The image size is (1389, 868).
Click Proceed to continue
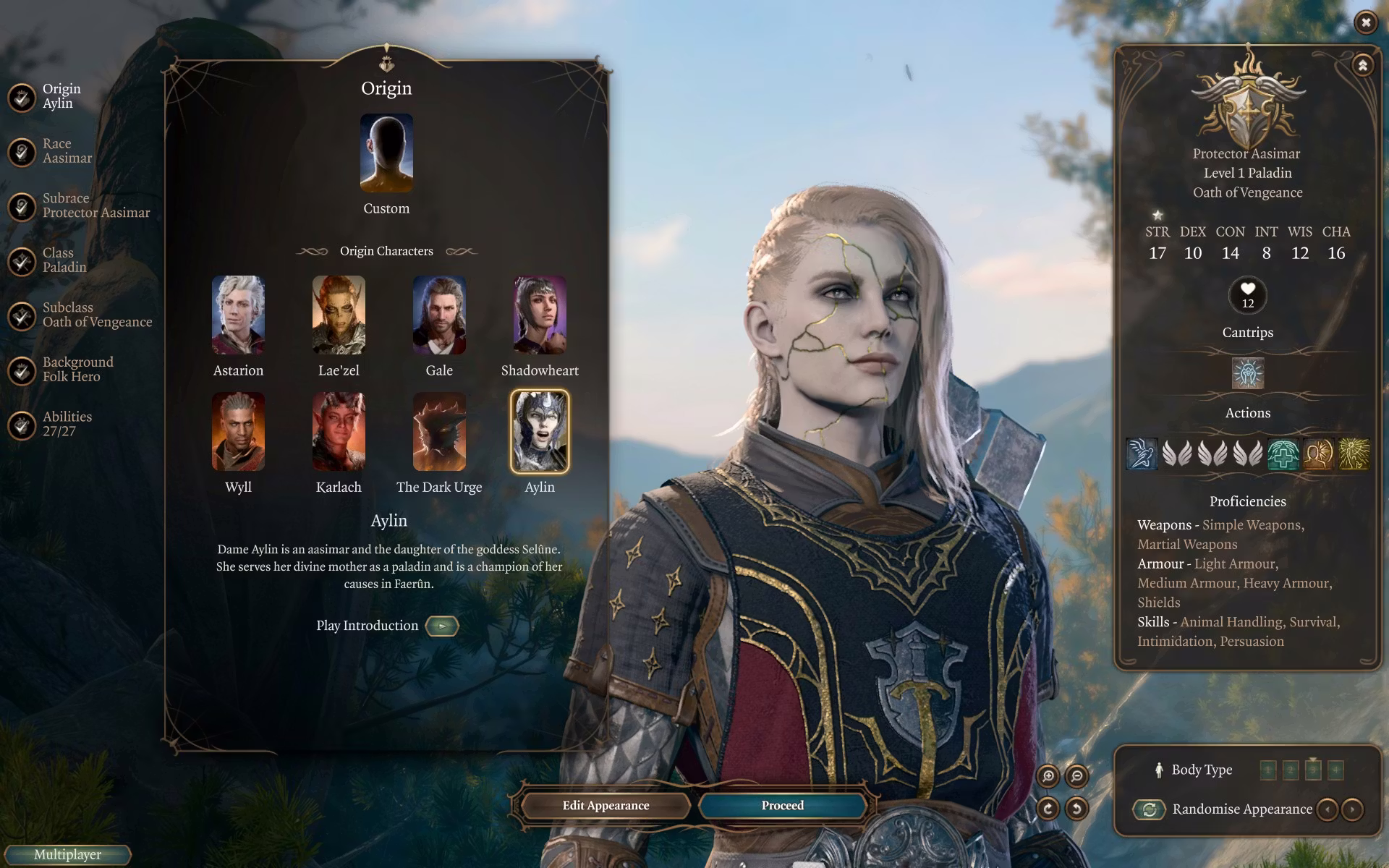click(782, 805)
